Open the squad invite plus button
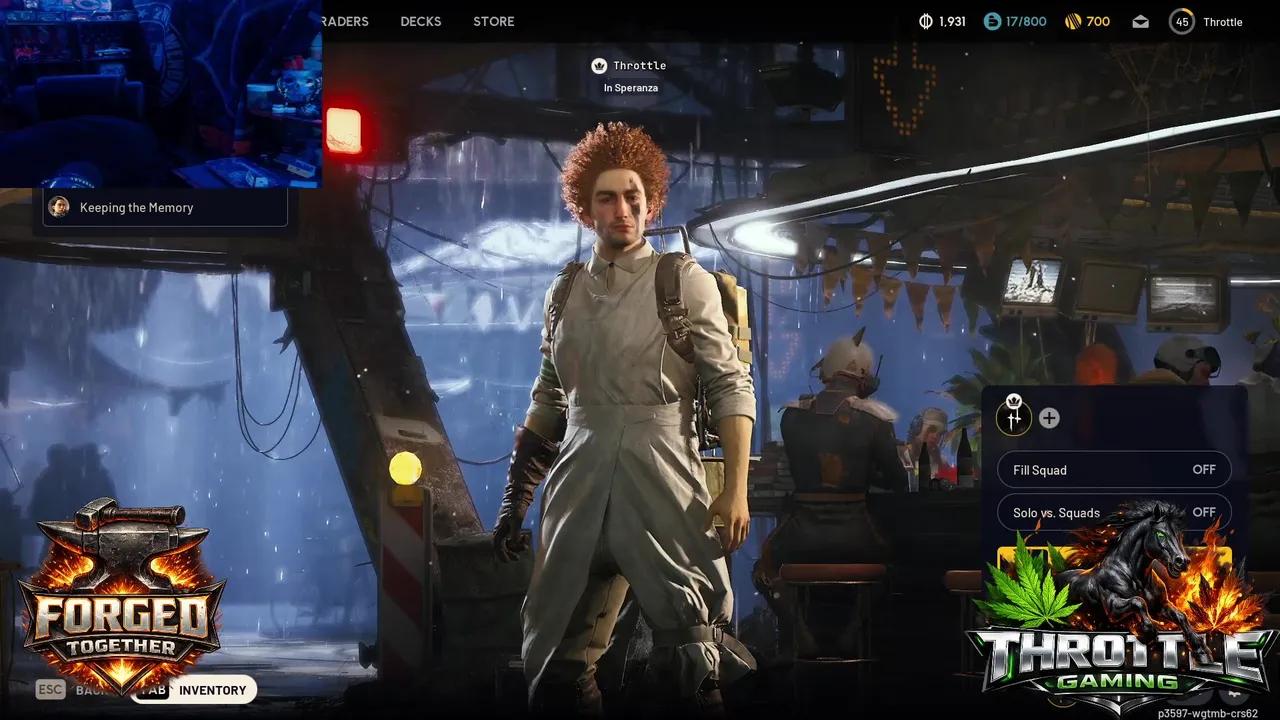Screen dimensions: 1280x720 pyautogui.click(x=1046, y=418)
